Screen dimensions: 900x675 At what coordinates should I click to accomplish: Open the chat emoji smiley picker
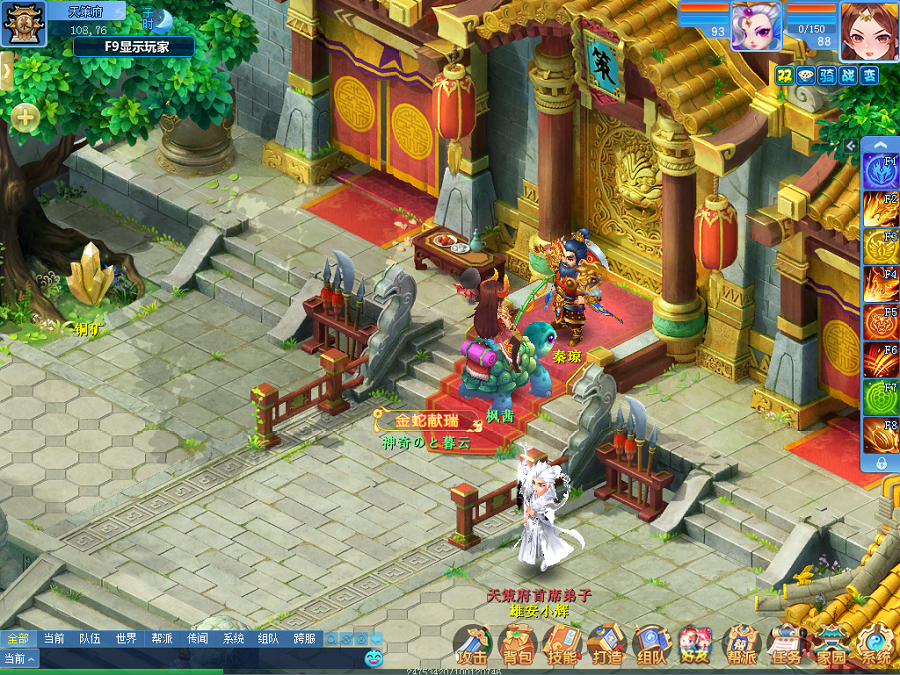[373, 658]
